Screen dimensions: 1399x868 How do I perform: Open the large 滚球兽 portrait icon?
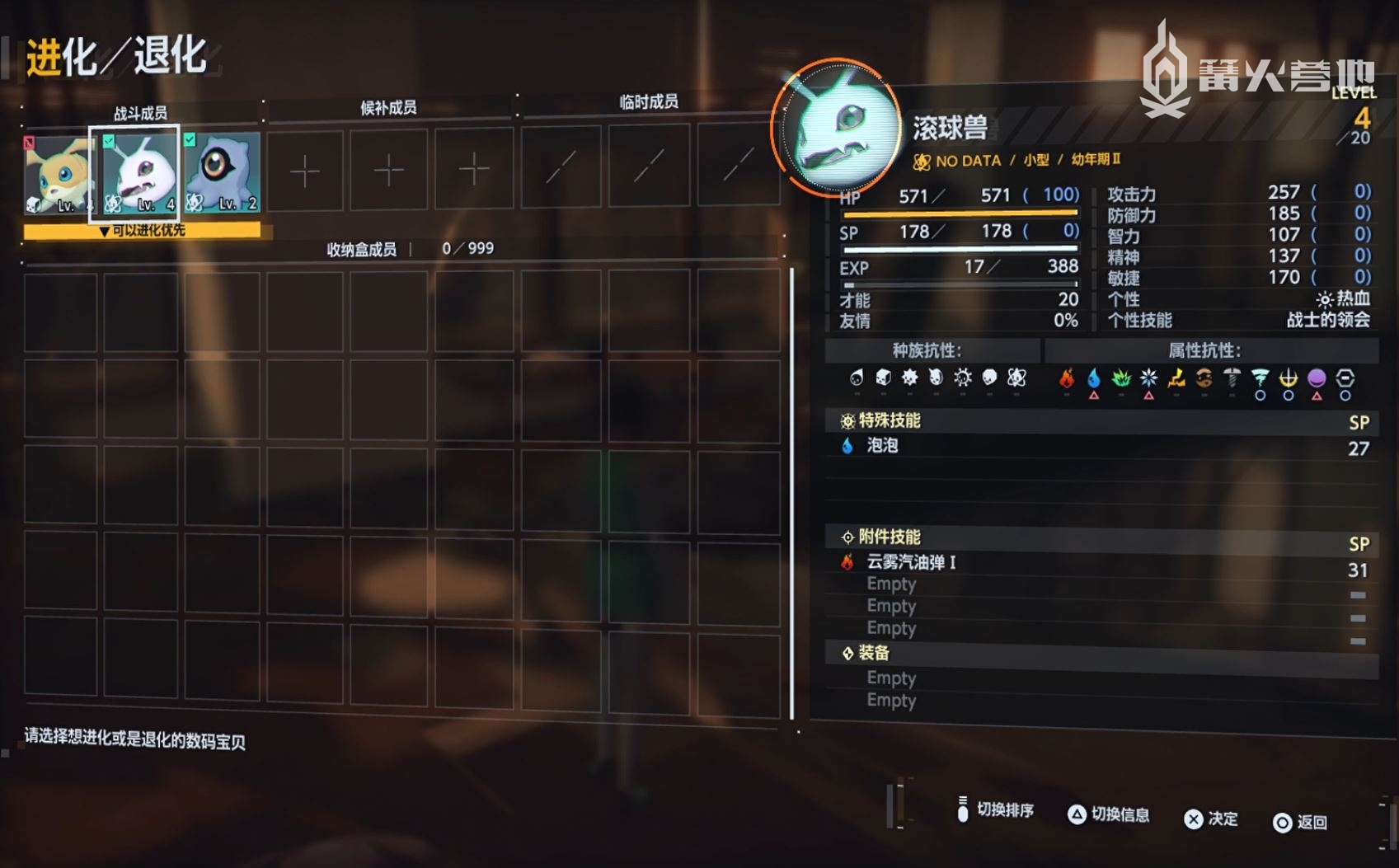coord(838,129)
